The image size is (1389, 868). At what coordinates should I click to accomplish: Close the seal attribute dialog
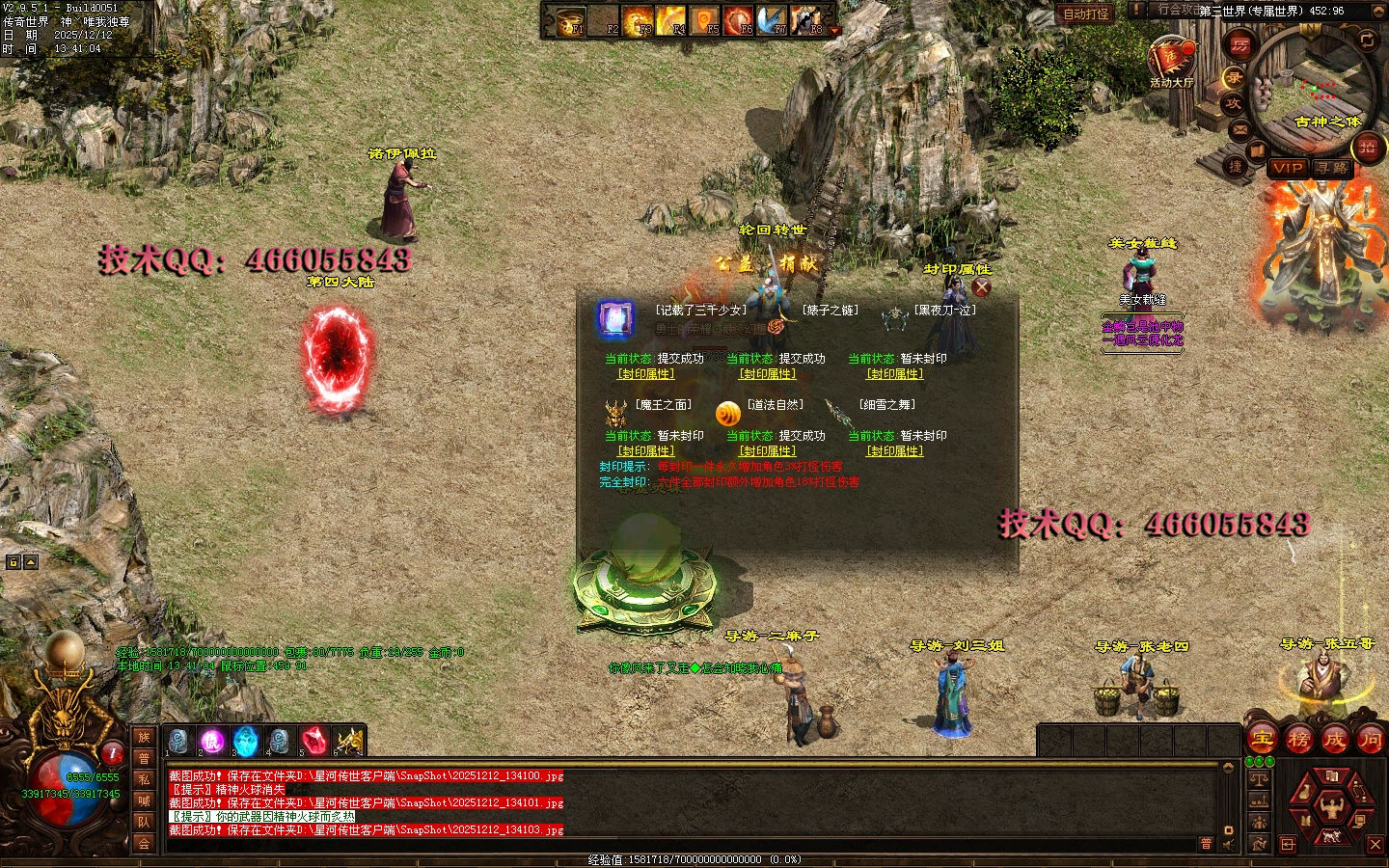click(982, 286)
